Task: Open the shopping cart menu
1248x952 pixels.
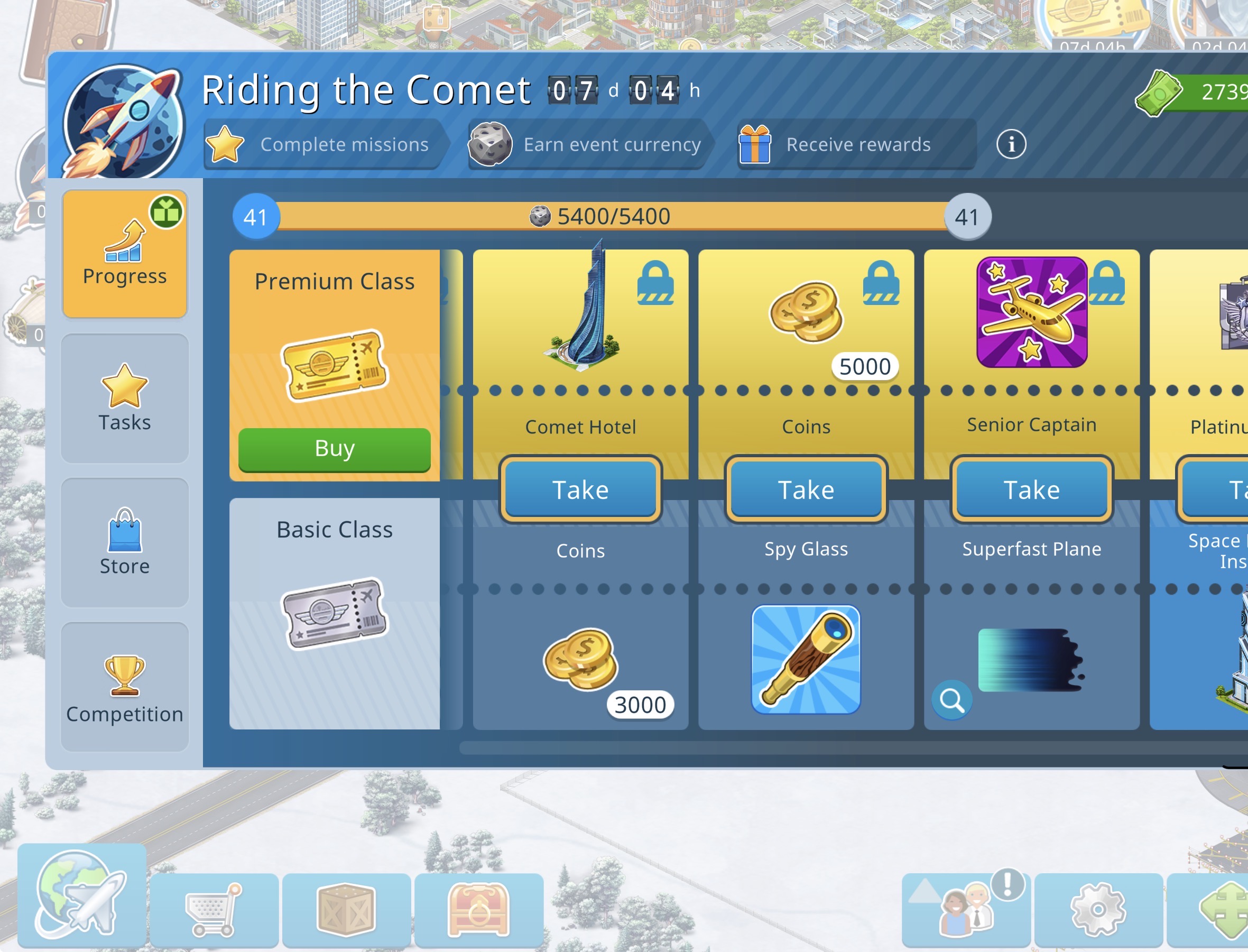Action: click(214, 910)
